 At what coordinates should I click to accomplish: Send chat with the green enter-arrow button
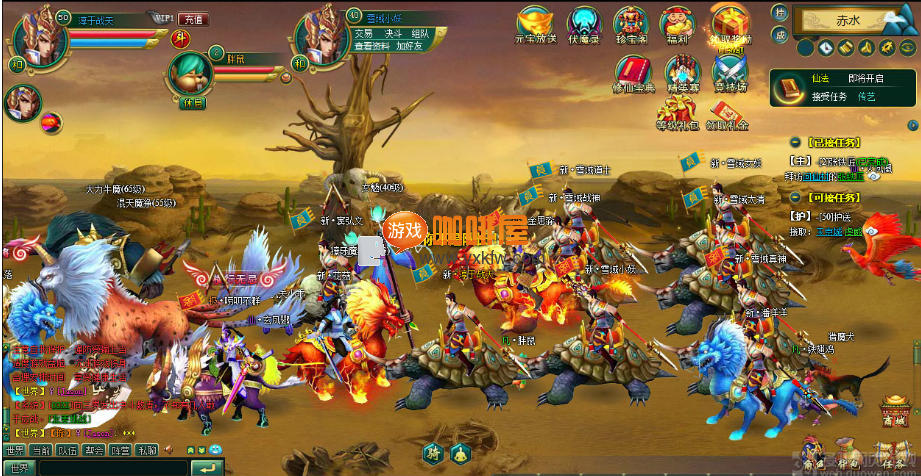pyautogui.click(x=208, y=468)
